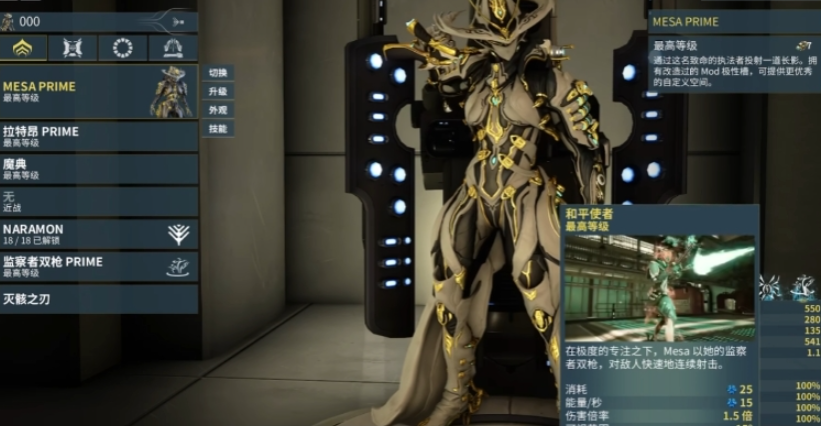Select the 灭骸之刃 weapon row
Viewport: 821px width, 426px height.
click(x=99, y=298)
